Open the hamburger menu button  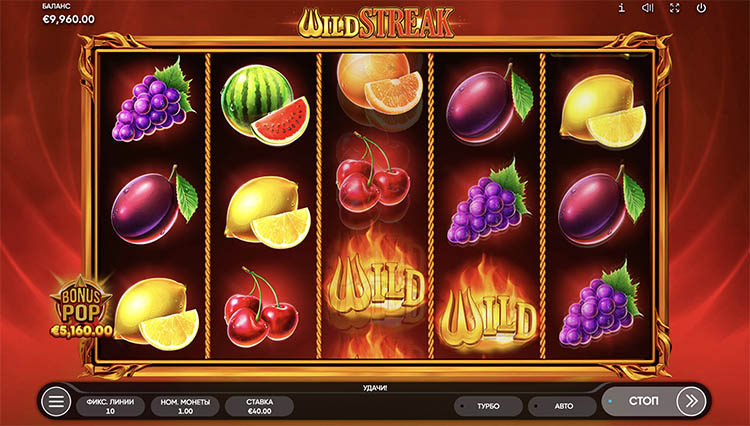click(x=56, y=402)
